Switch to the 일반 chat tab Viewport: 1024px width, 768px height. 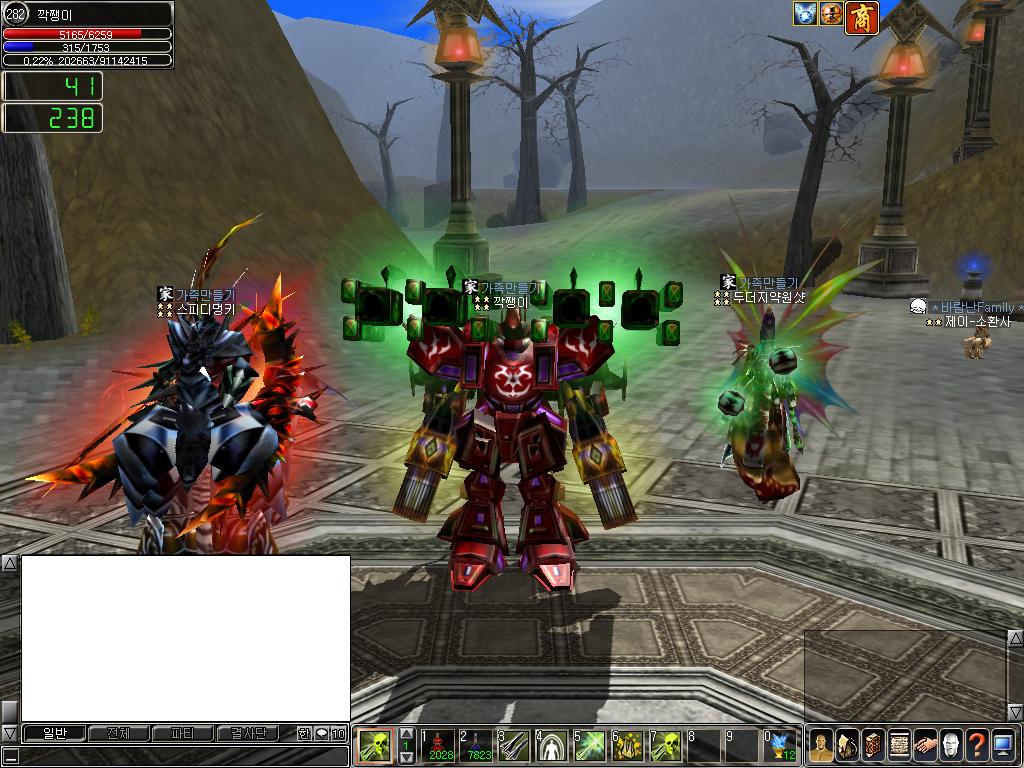[x=55, y=733]
